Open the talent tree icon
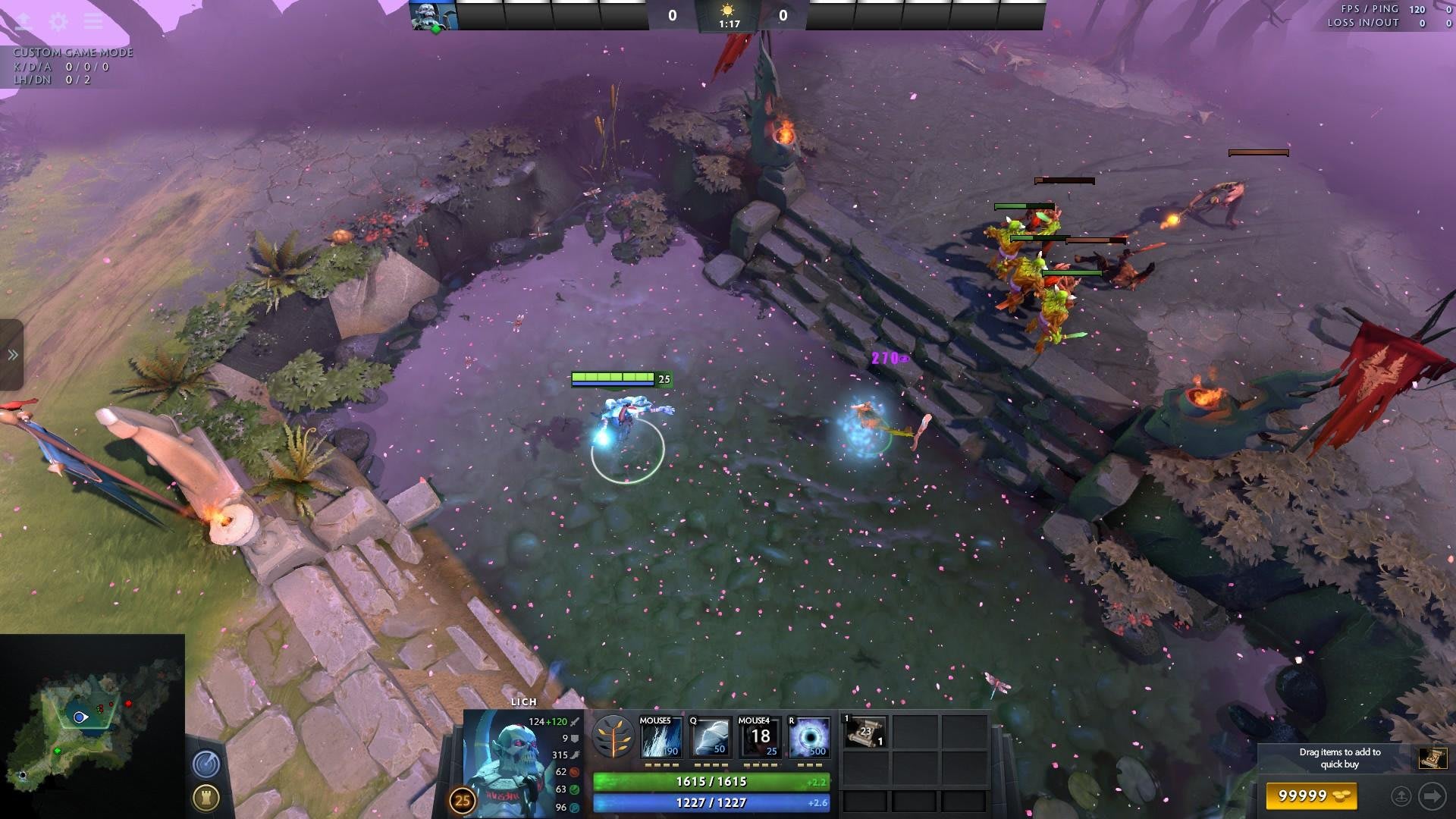This screenshot has width=1456, height=819. (613, 737)
